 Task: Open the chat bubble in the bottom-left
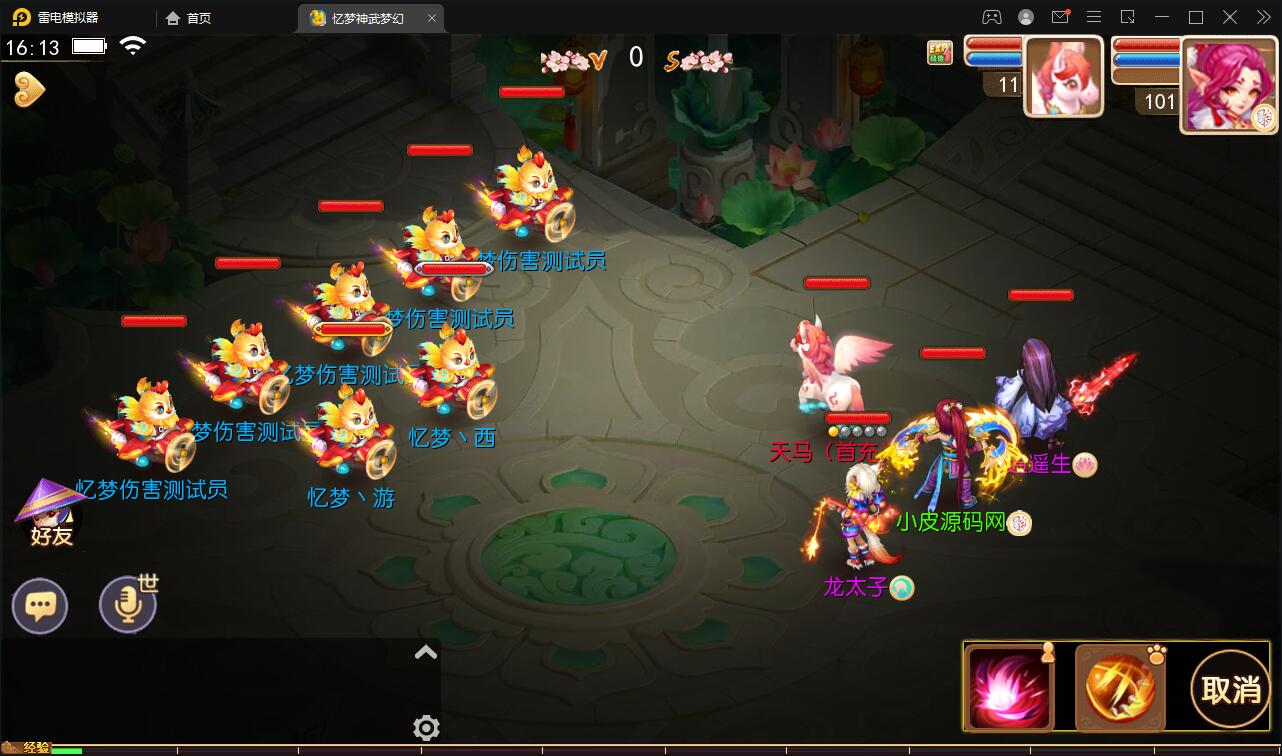click(40, 604)
